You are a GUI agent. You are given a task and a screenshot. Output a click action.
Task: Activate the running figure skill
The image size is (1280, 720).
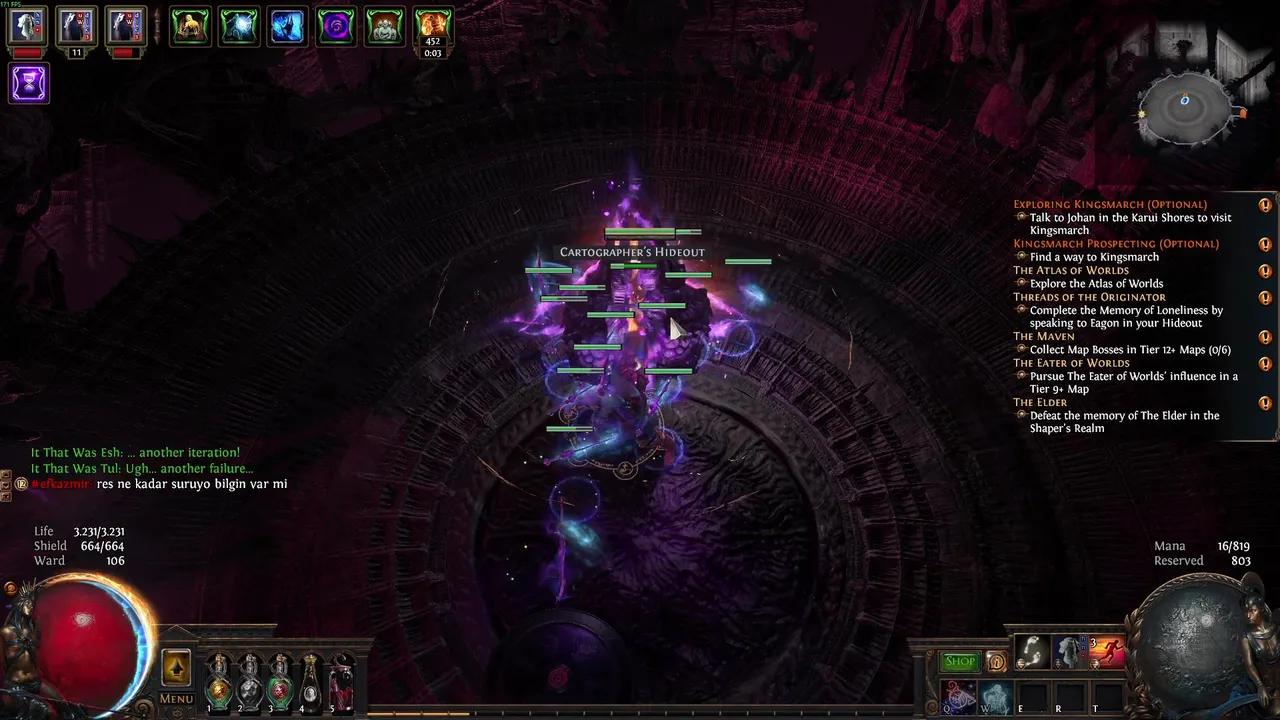tap(1107, 652)
